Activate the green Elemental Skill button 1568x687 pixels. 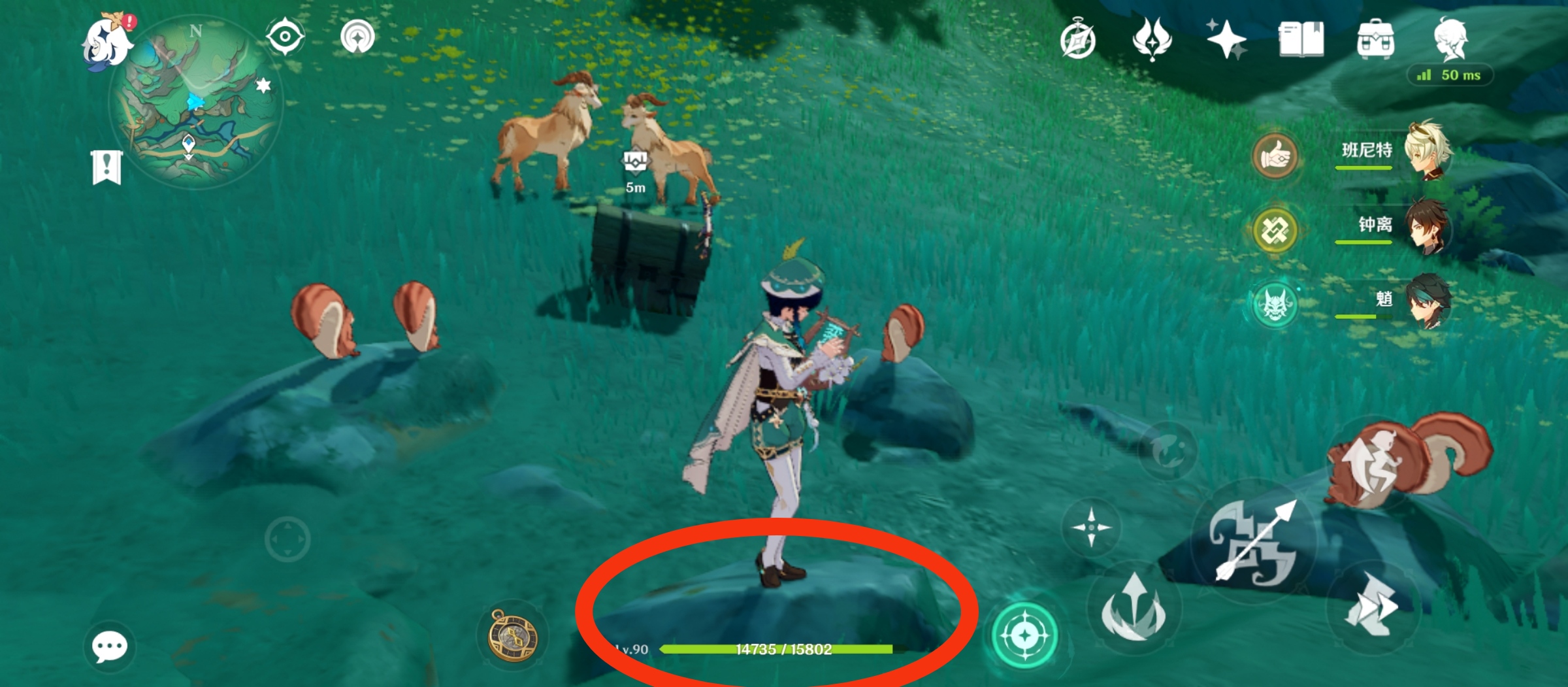[1024, 635]
